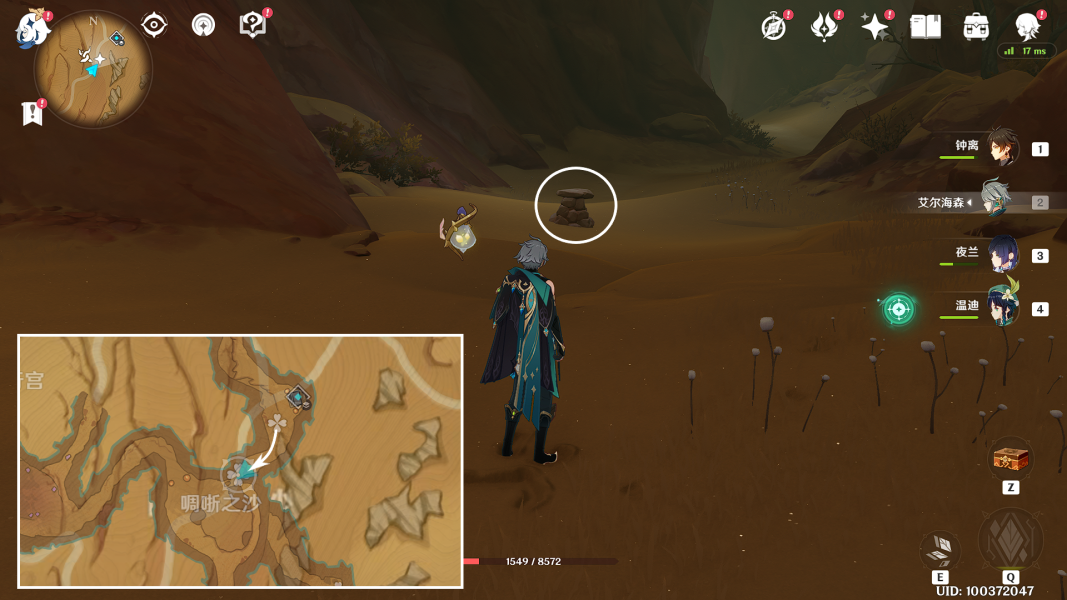The width and height of the screenshot is (1067, 600).
Task: Switch to party member 夜兰
Action: point(1002,254)
